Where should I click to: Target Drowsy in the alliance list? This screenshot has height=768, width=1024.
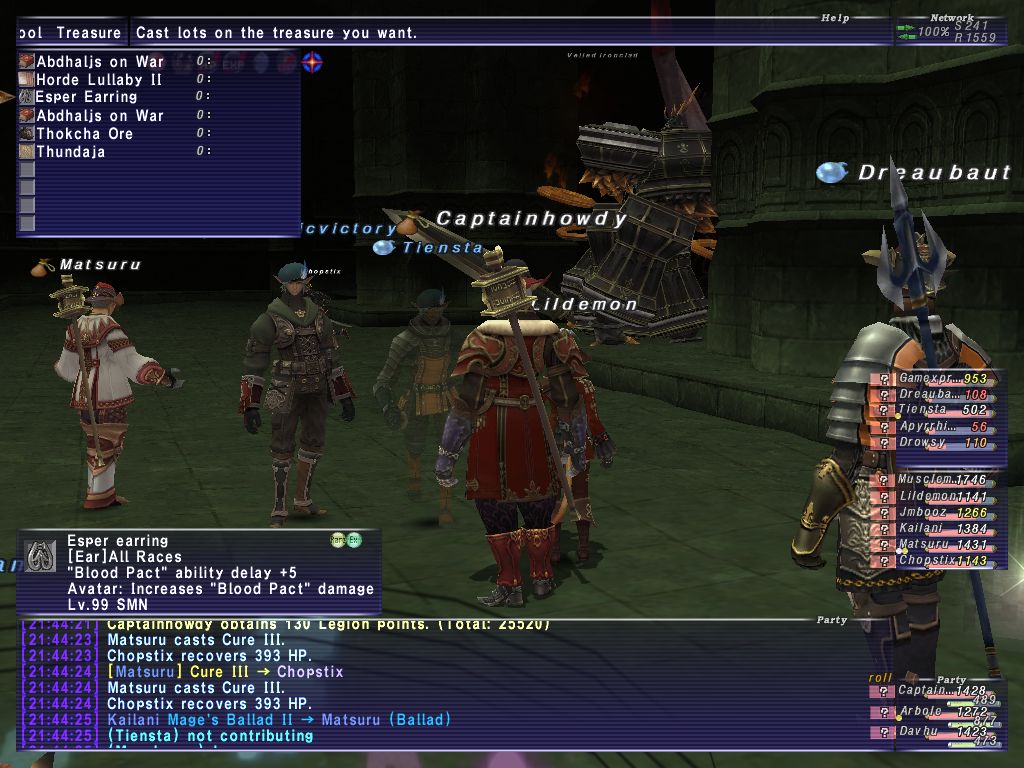[922, 442]
